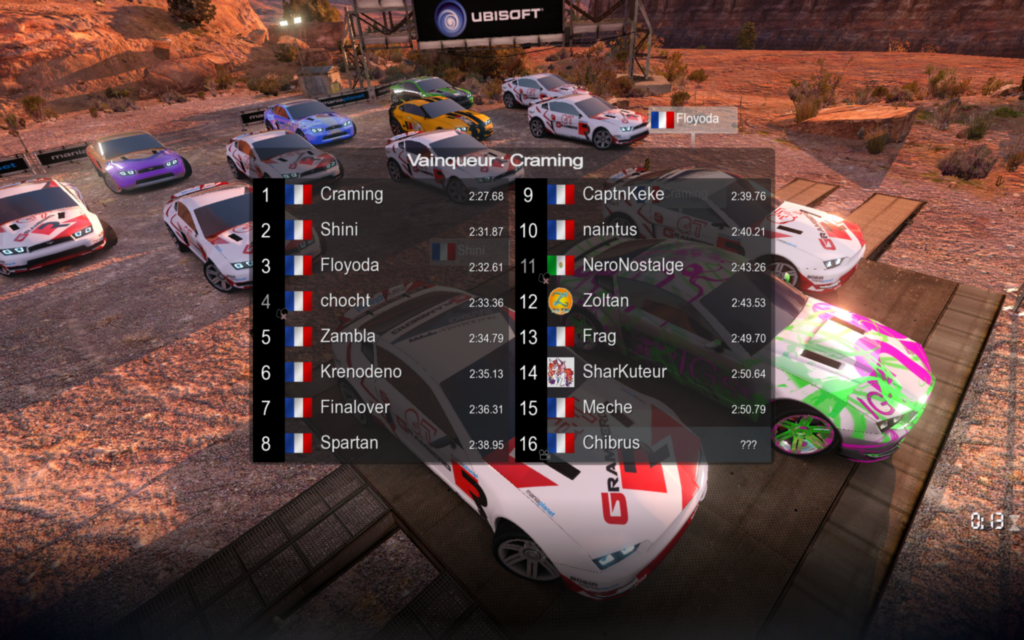Viewport: 1024px width, 640px height.
Task: Choose Spartan's row in the standings
Action: [x=385, y=443]
